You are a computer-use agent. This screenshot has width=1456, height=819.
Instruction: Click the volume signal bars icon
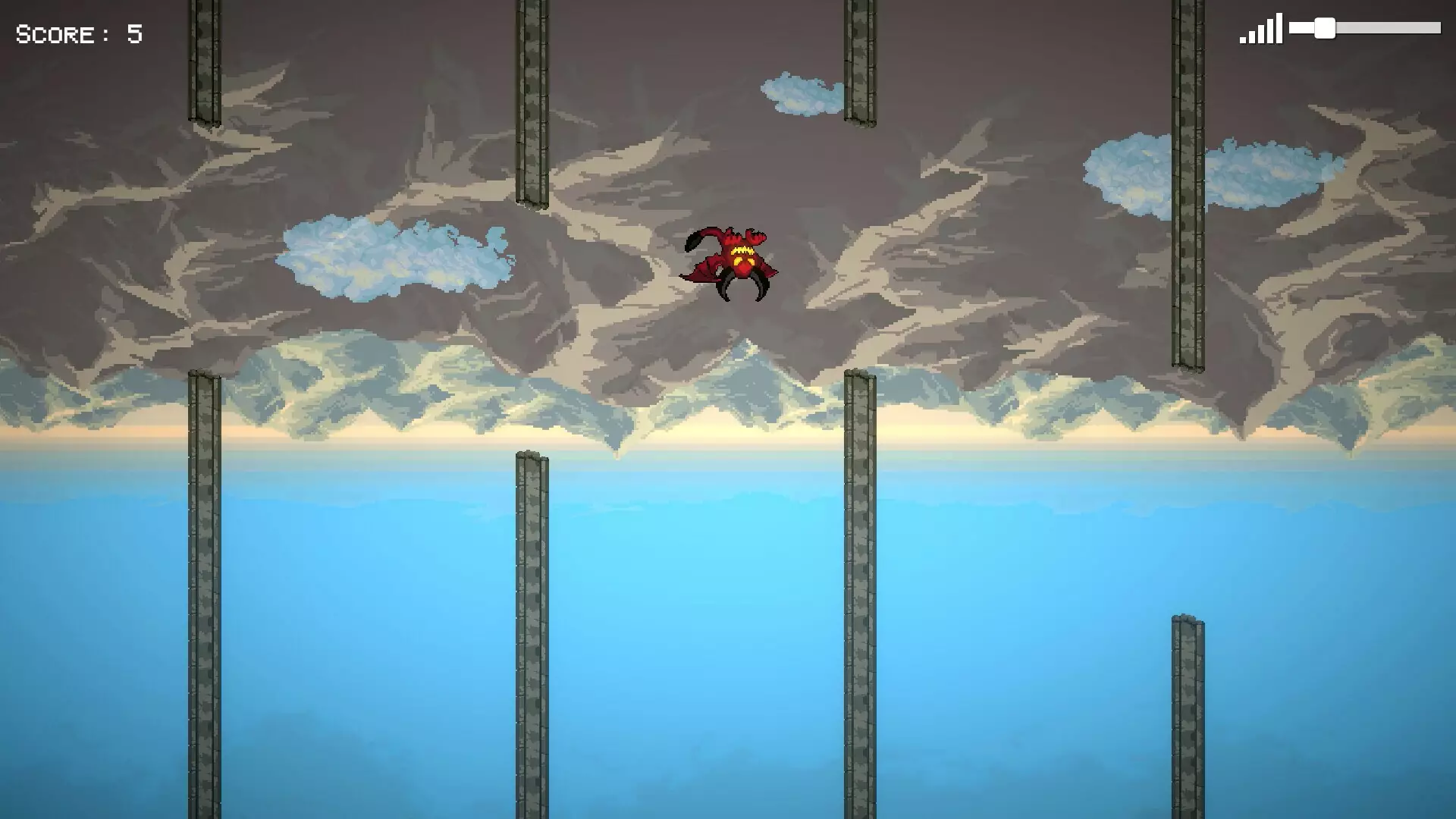(1260, 29)
